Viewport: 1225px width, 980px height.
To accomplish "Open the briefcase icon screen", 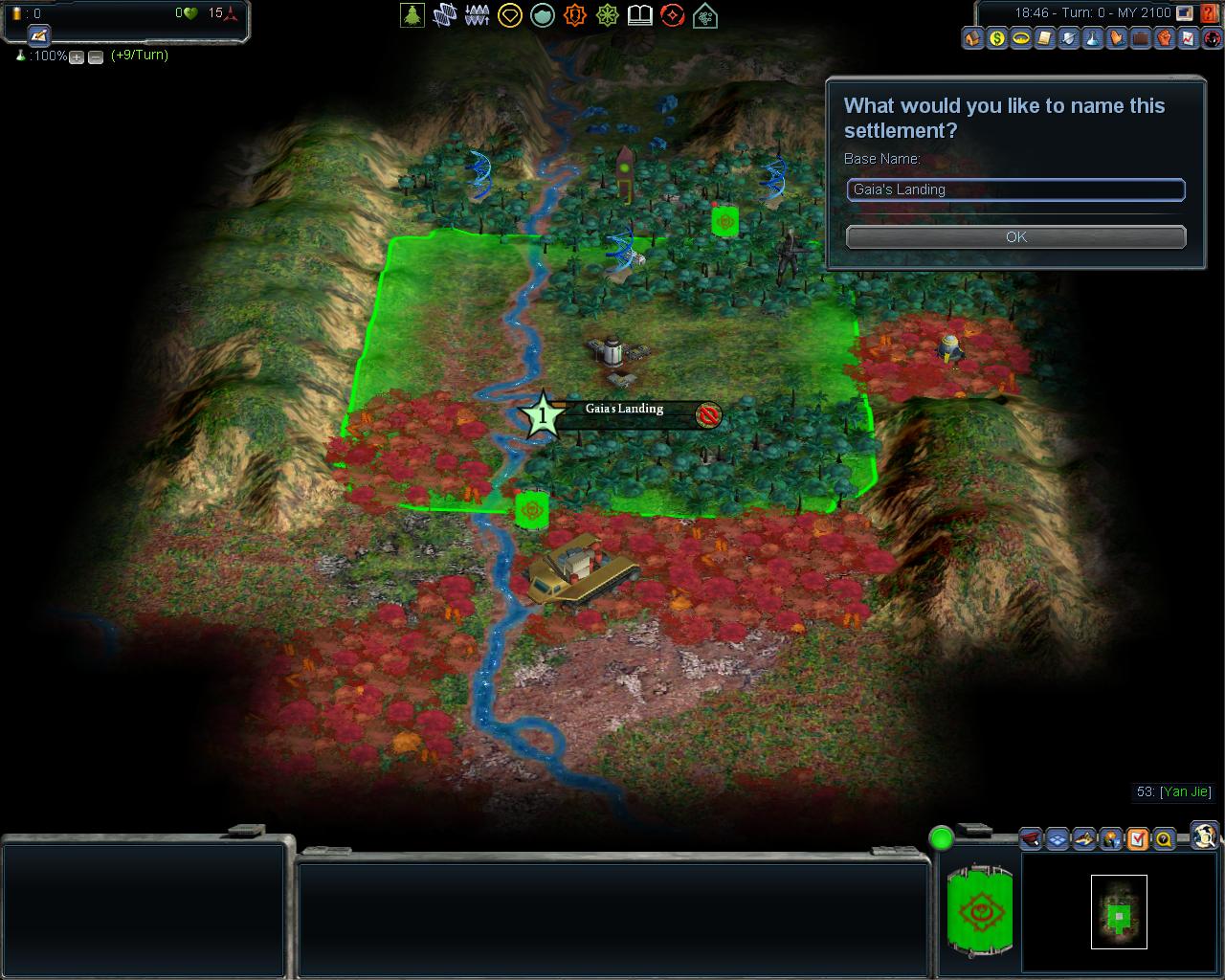I will (x=1141, y=39).
